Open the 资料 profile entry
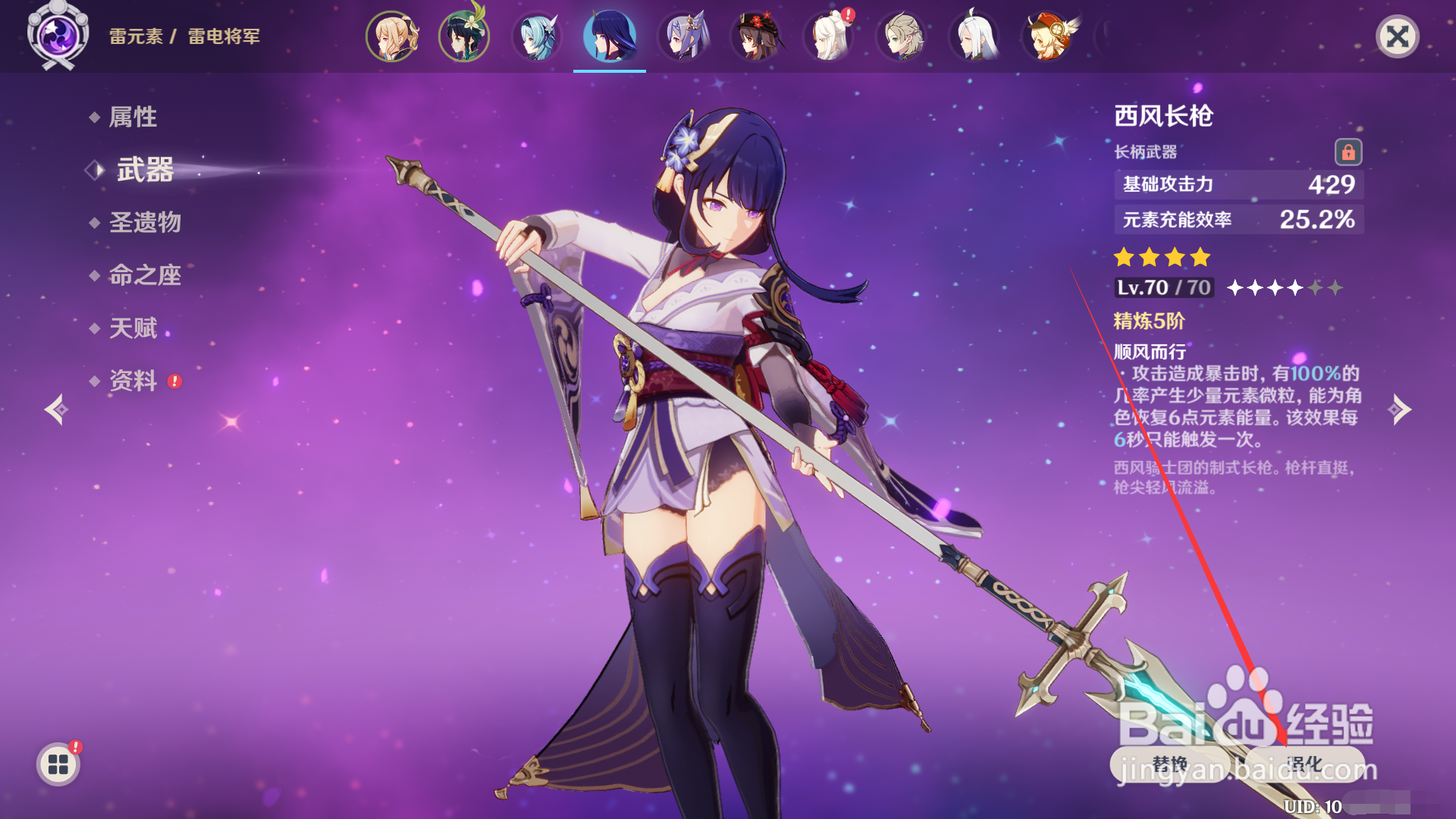The image size is (1456, 819). click(133, 381)
